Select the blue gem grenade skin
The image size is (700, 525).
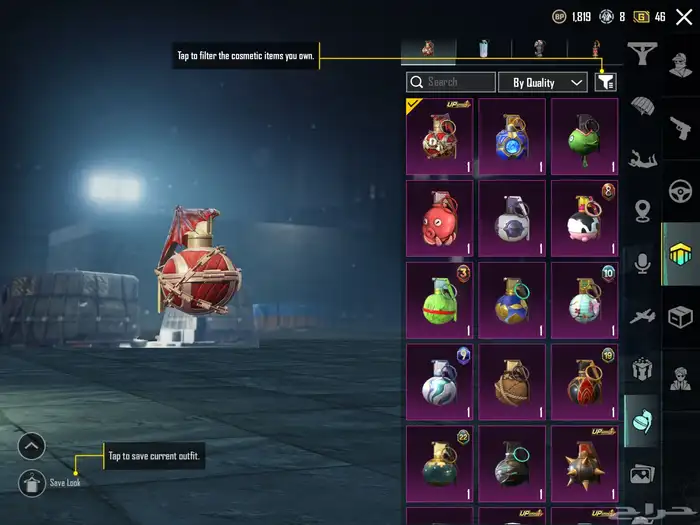512,135
